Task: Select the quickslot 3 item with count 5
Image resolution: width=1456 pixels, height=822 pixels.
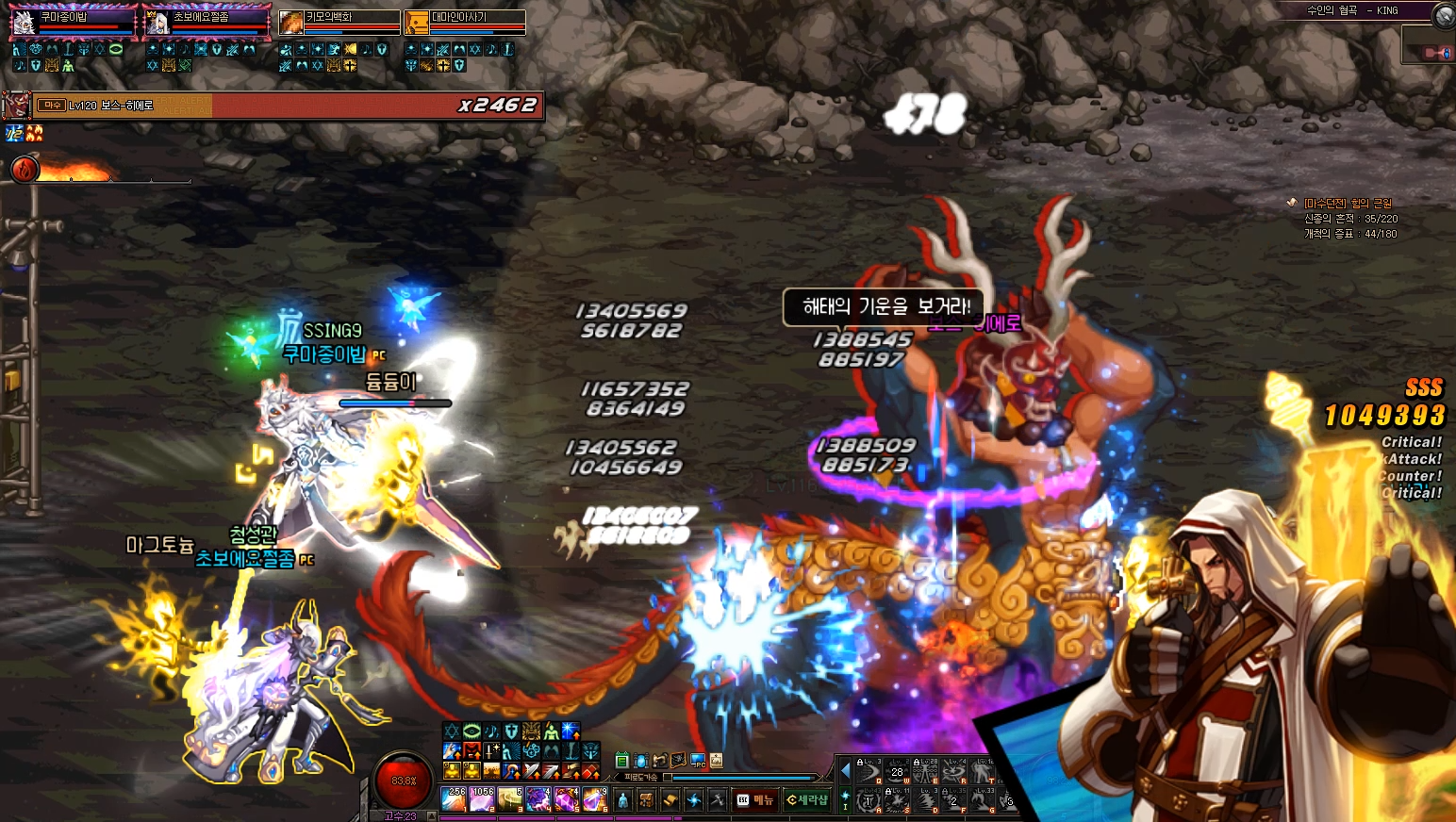Action: coord(510,799)
